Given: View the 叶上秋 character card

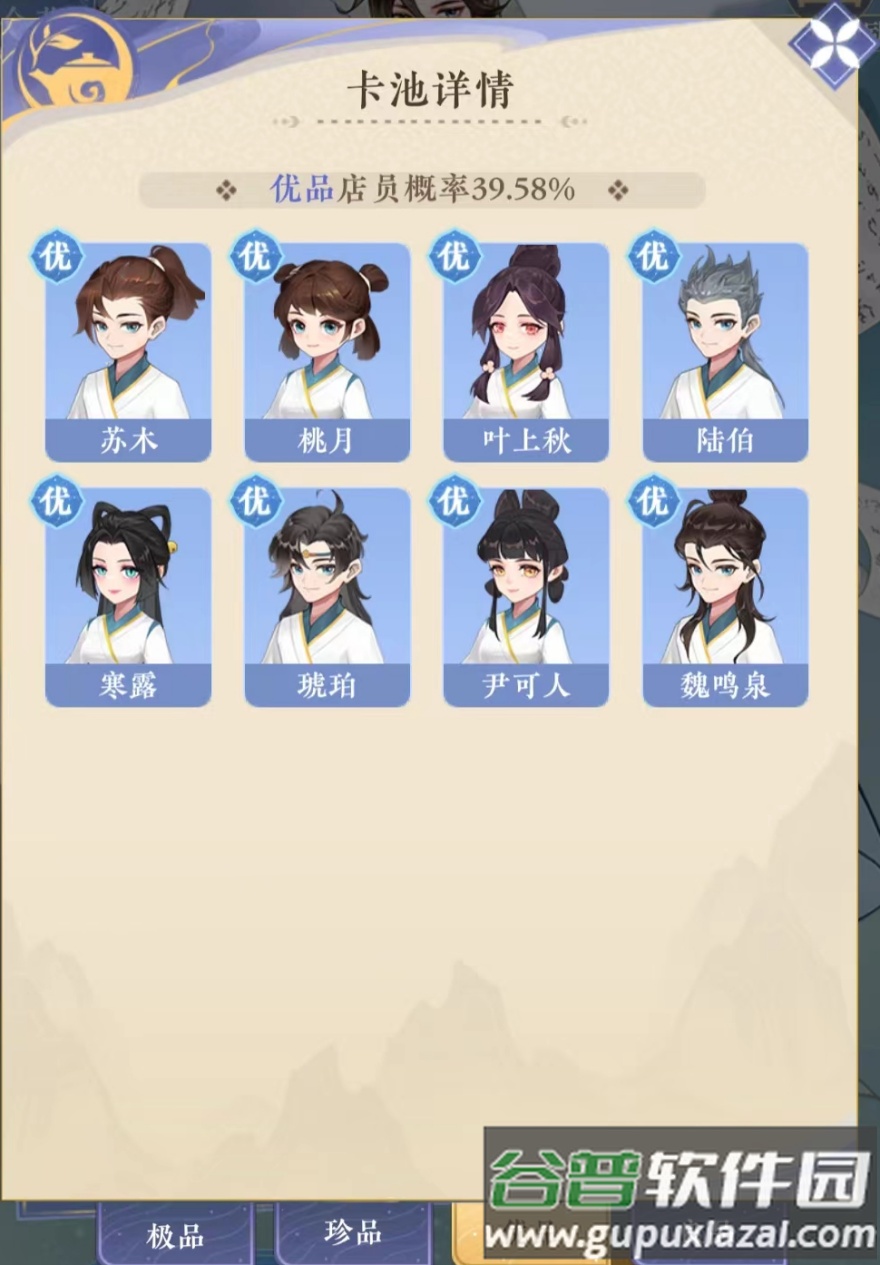Looking at the screenshot, I should 526,351.
